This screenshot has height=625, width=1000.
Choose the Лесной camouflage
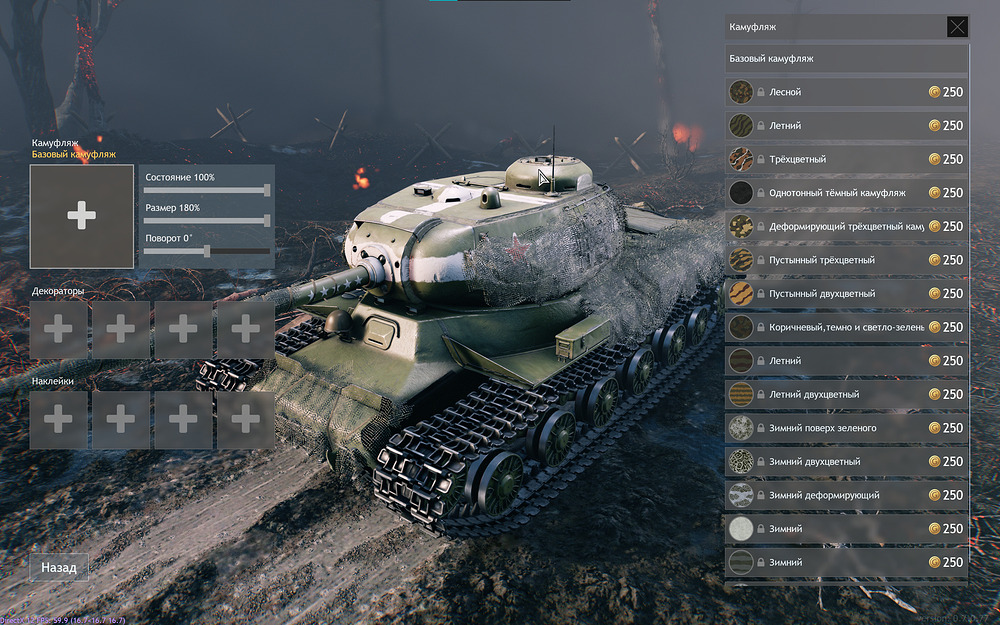[x=846, y=92]
